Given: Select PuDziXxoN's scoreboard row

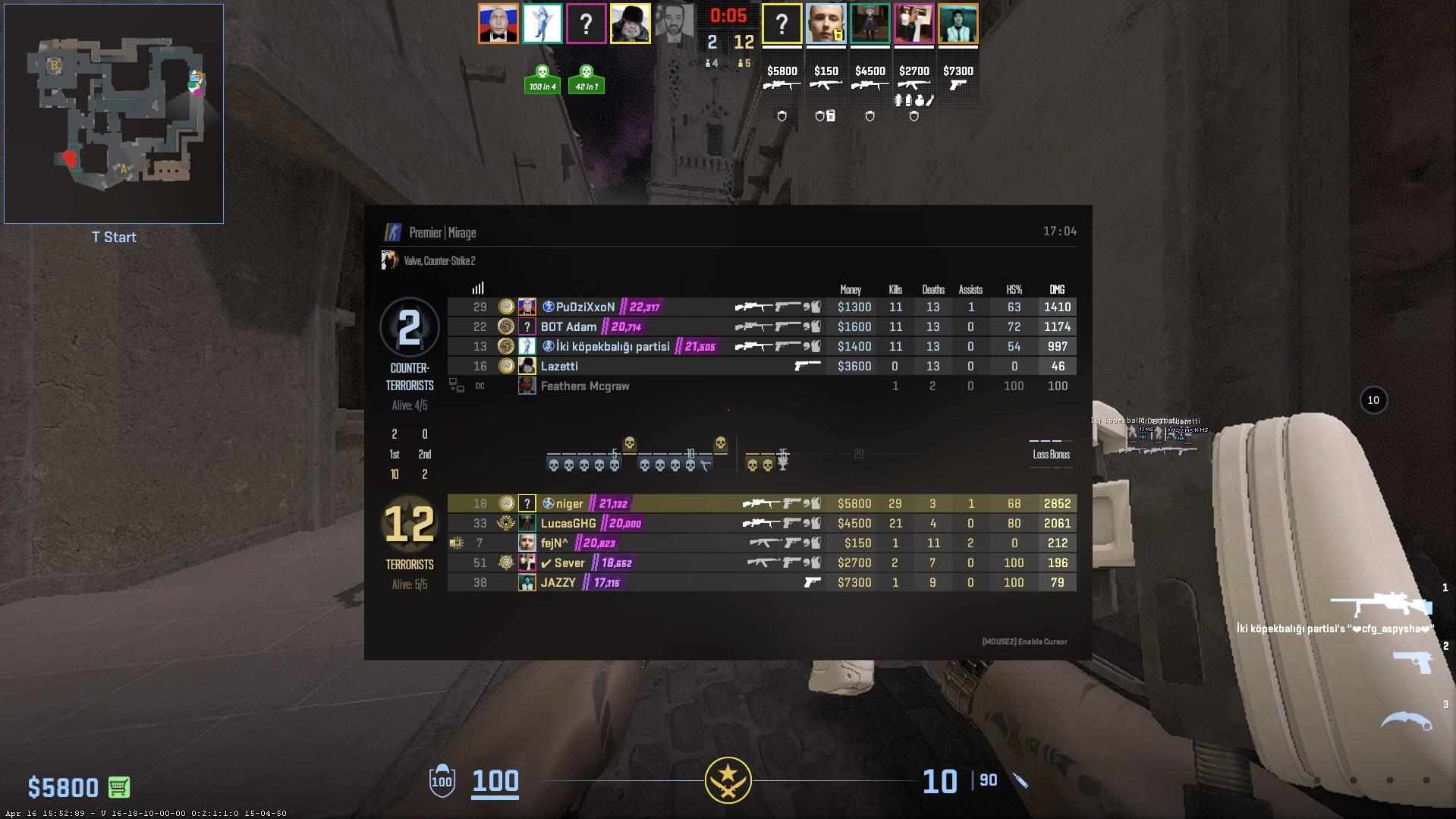Looking at the screenshot, I should pos(585,307).
